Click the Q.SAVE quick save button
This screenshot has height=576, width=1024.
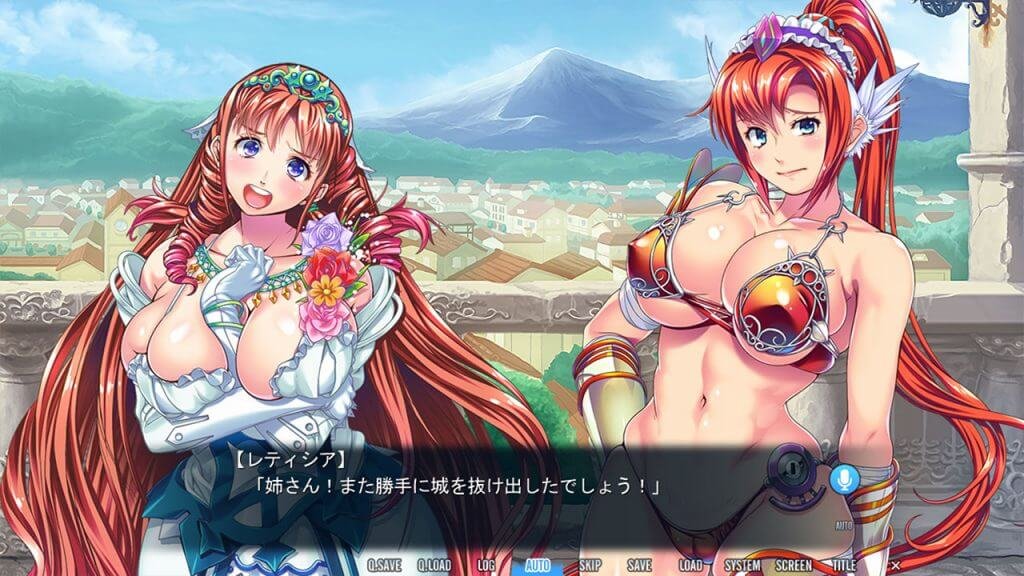(384, 565)
